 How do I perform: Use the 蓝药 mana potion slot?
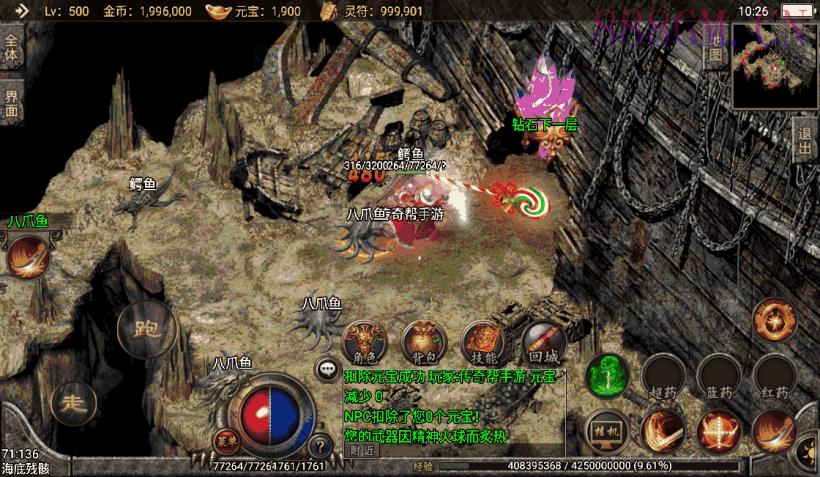718,374
